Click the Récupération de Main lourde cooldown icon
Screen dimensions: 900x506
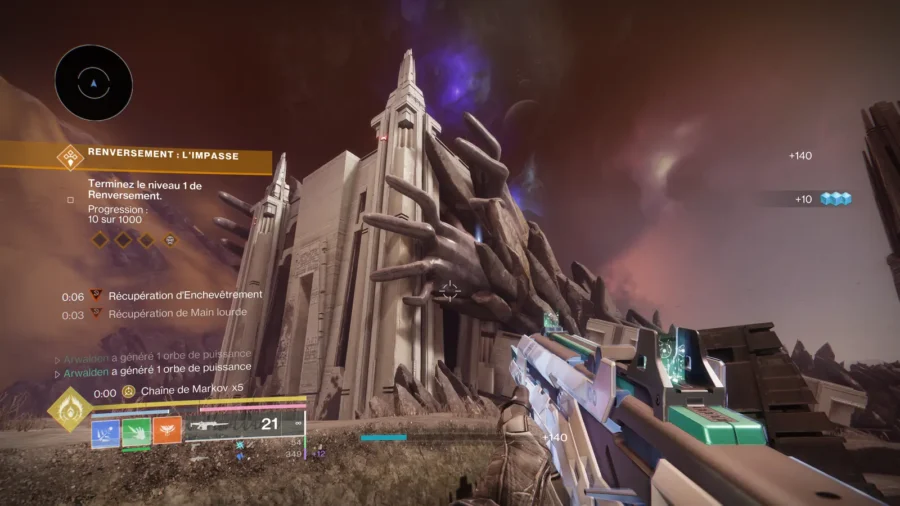(97, 314)
